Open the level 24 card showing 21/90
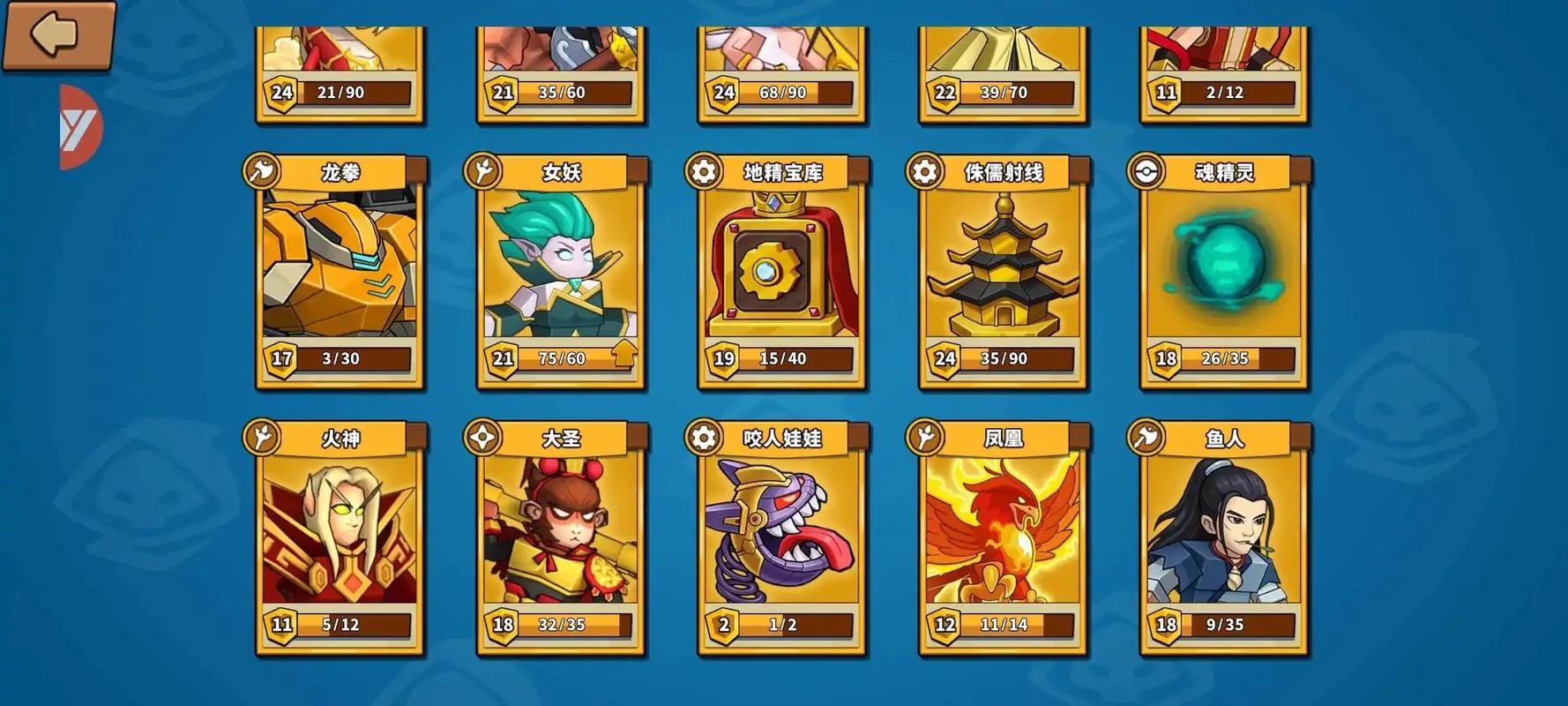This screenshot has height=706, width=1568. [340, 72]
